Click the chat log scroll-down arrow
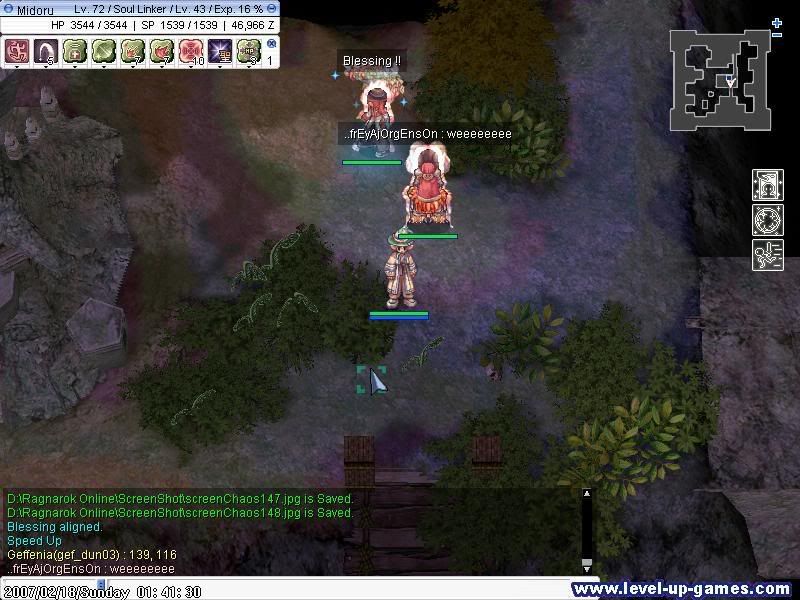The image size is (800, 600). tap(586, 566)
